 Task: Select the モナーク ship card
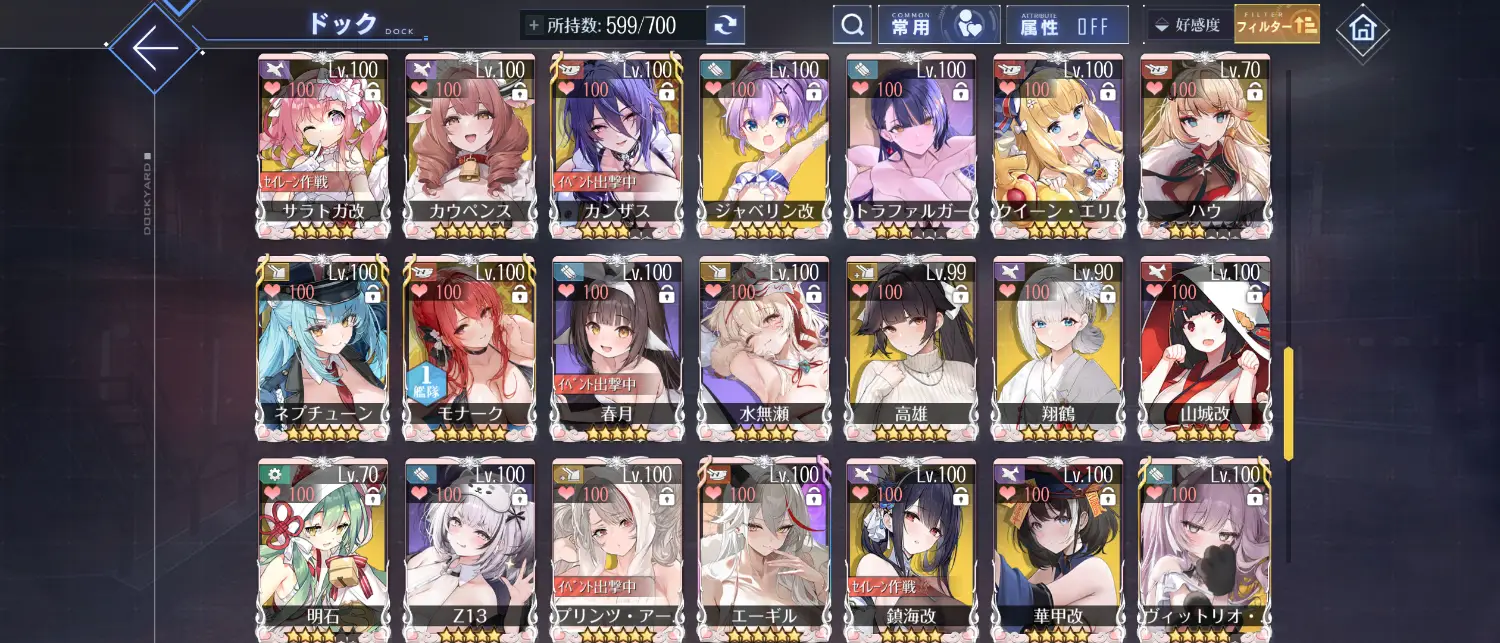tap(468, 347)
